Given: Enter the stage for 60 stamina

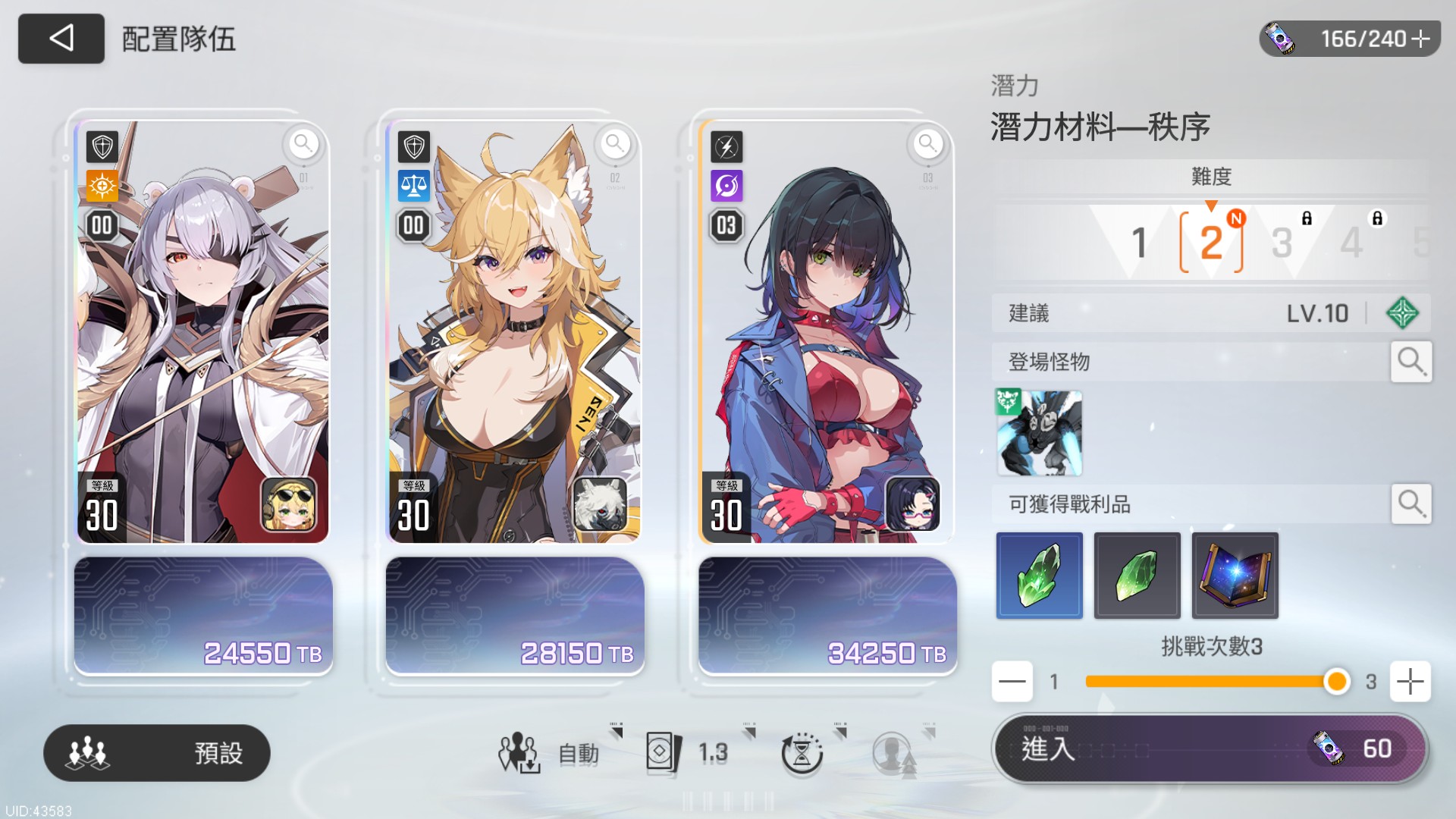Looking at the screenshot, I should tap(1210, 749).
